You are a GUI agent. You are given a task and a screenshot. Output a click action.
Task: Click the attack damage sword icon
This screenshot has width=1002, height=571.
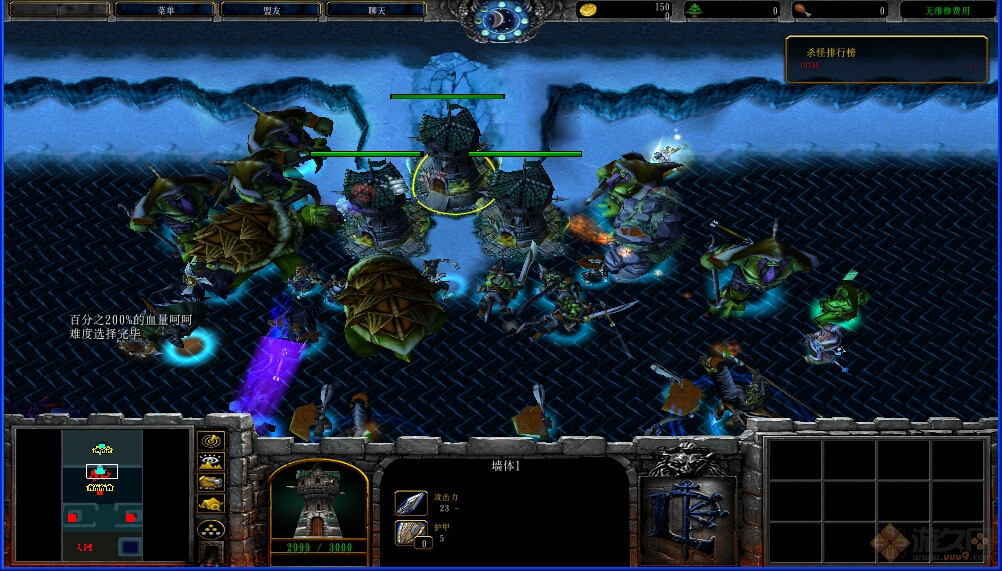(x=411, y=503)
